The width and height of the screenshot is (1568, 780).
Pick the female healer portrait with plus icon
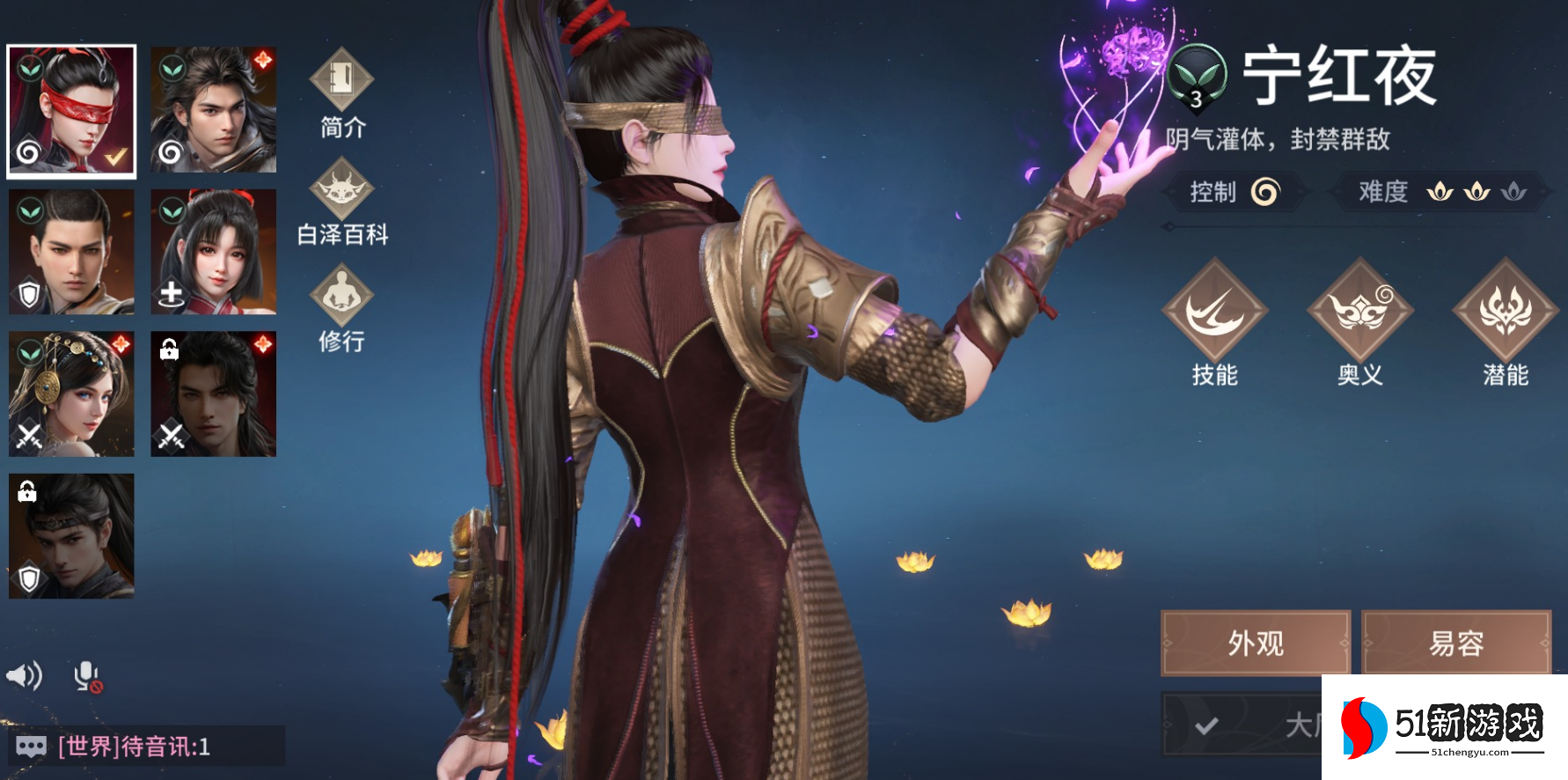click(x=213, y=252)
